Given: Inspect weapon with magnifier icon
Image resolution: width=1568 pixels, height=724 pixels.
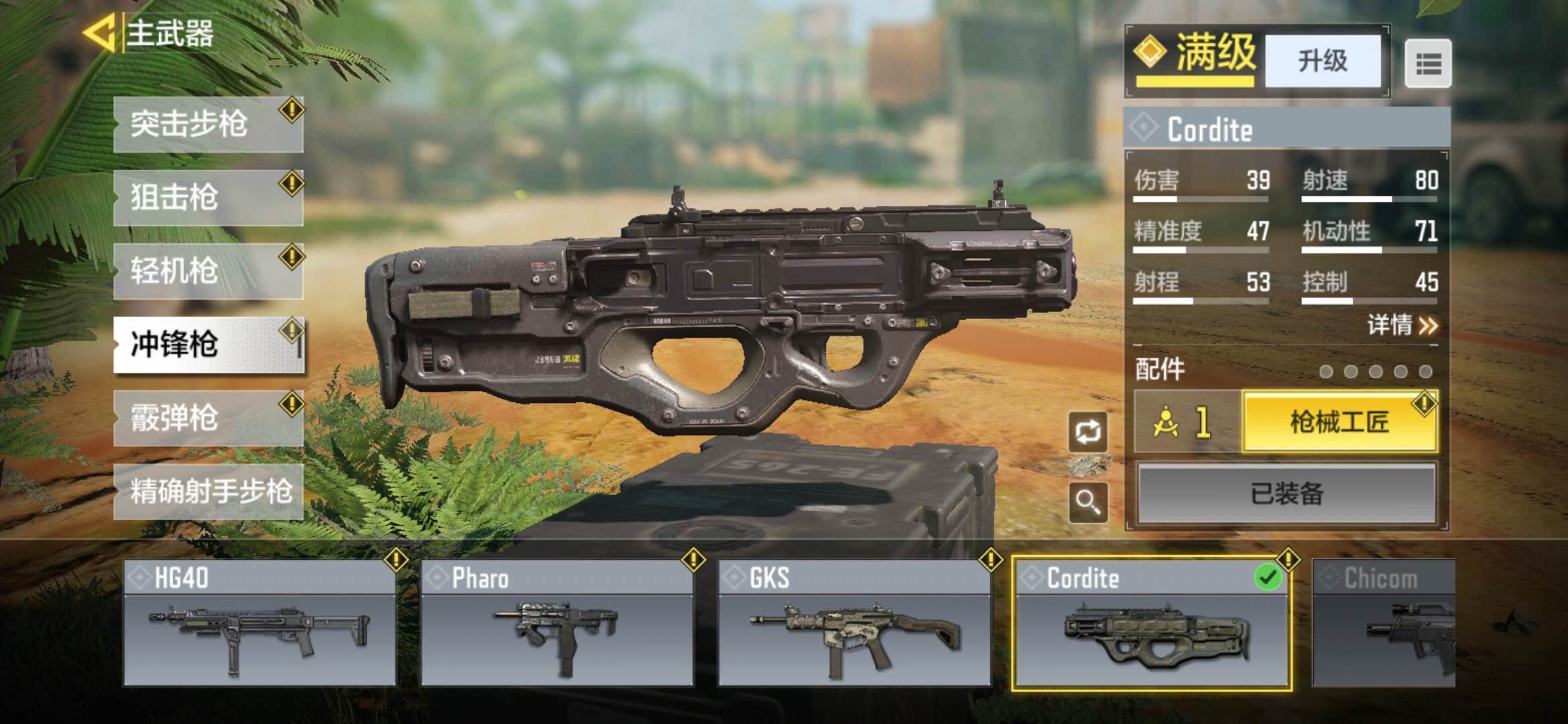Looking at the screenshot, I should (x=1088, y=501).
